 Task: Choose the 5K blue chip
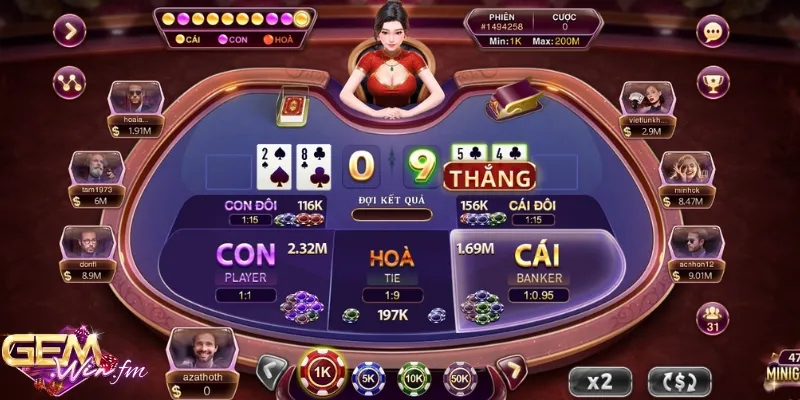pyautogui.click(x=367, y=377)
